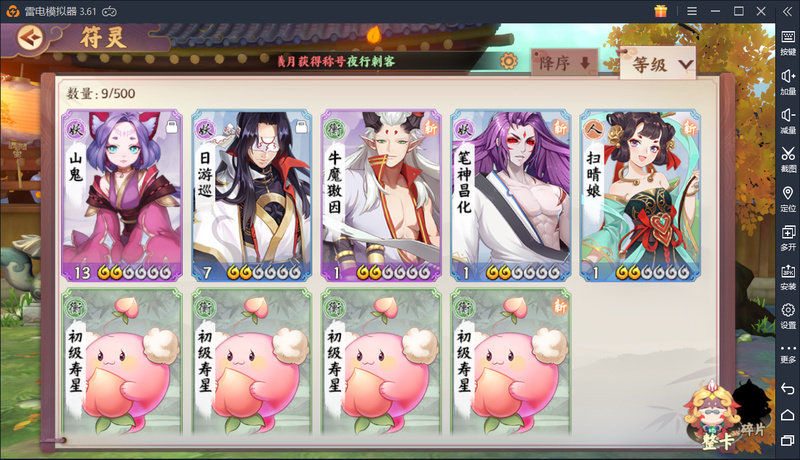Open the emulator 按键 keymapping tool

pyautogui.click(x=788, y=41)
